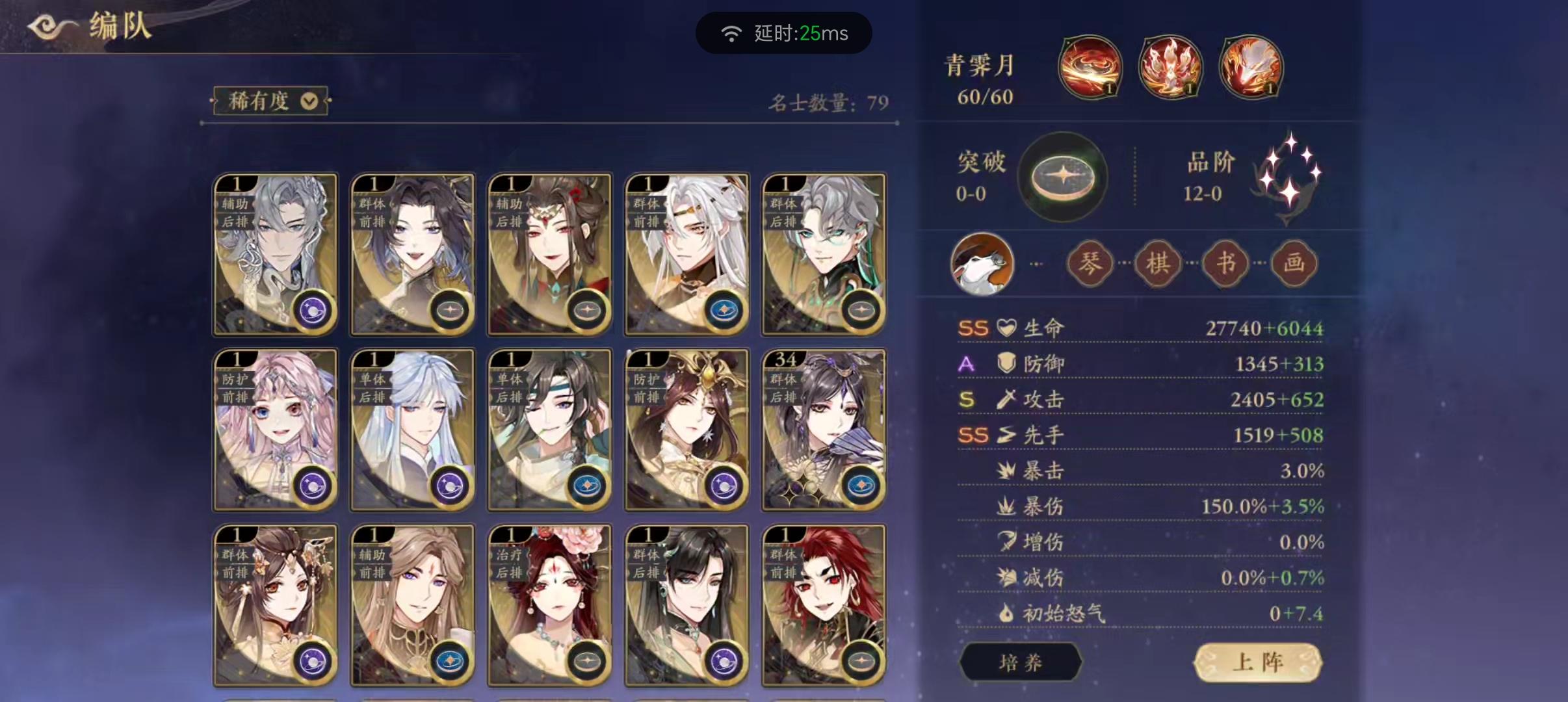Expand the 稀有度 rarity dropdown

pos(270,101)
